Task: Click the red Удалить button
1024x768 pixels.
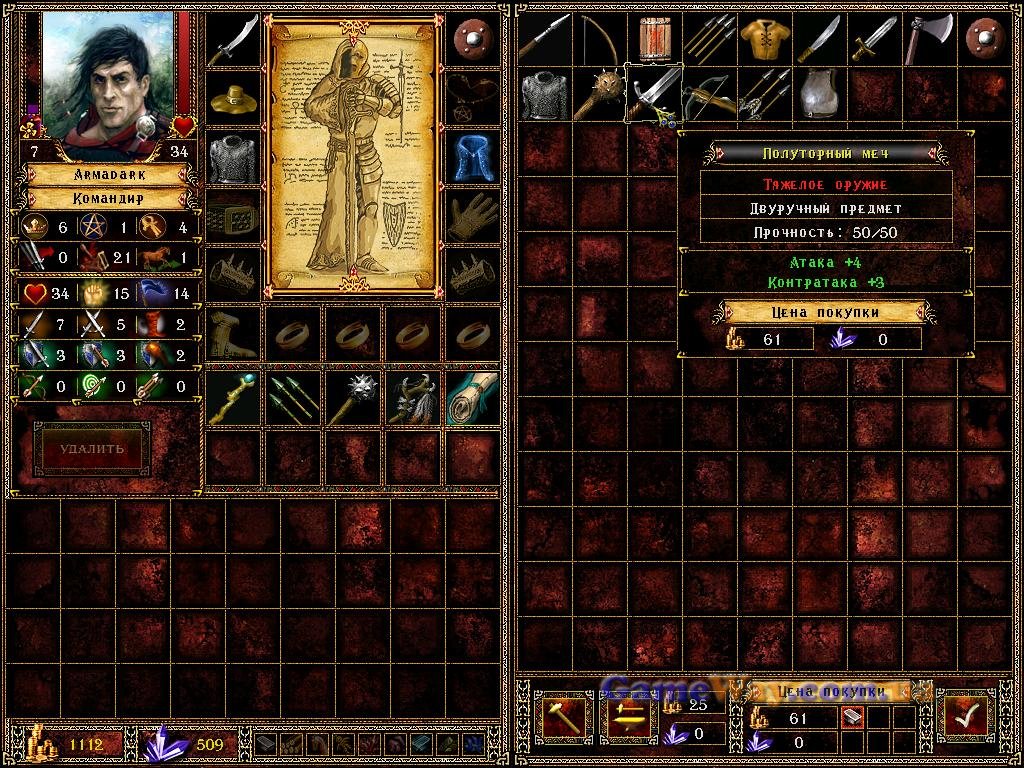Action: click(92, 449)
